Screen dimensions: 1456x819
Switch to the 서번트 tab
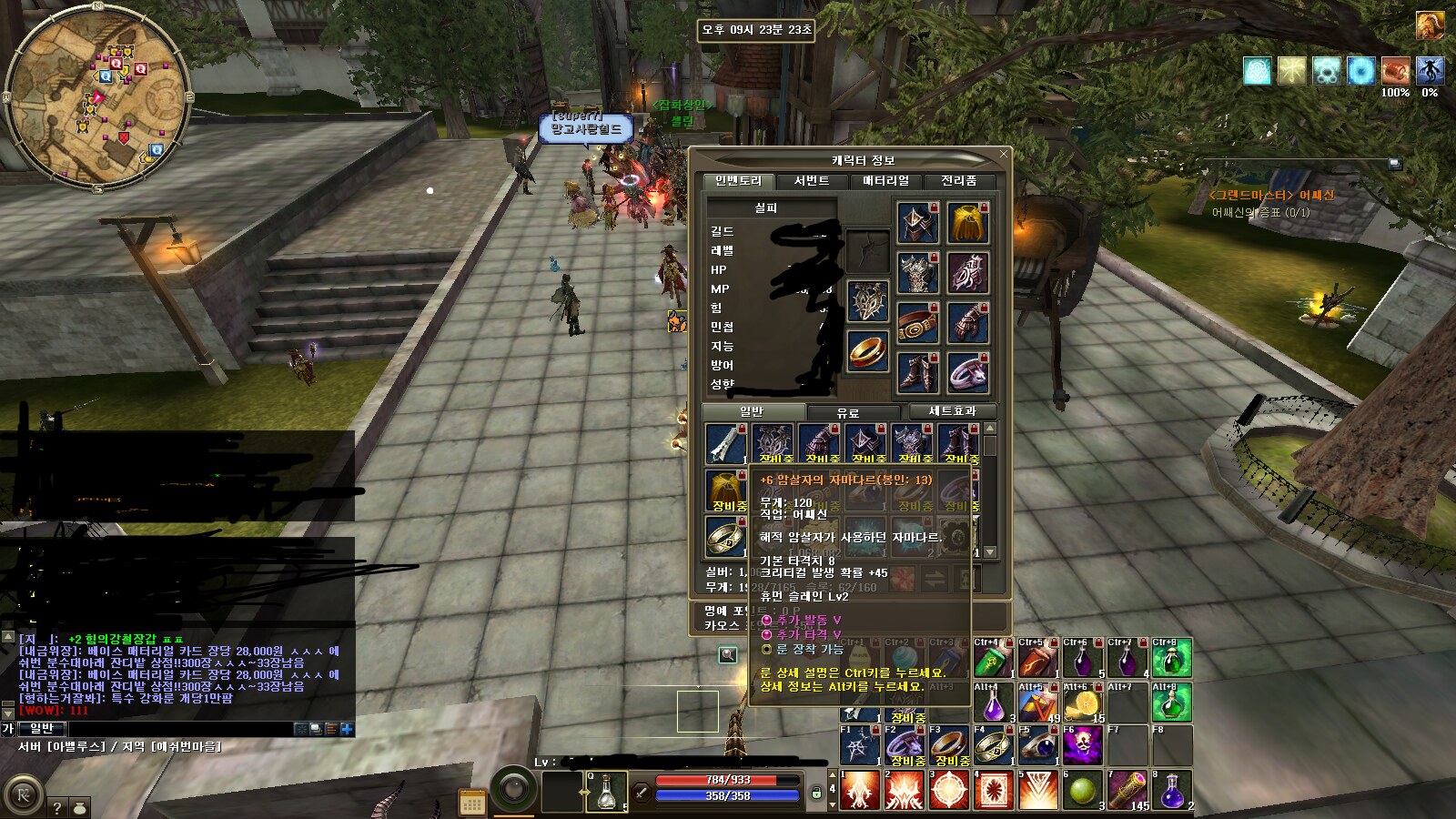coord(812,181)
